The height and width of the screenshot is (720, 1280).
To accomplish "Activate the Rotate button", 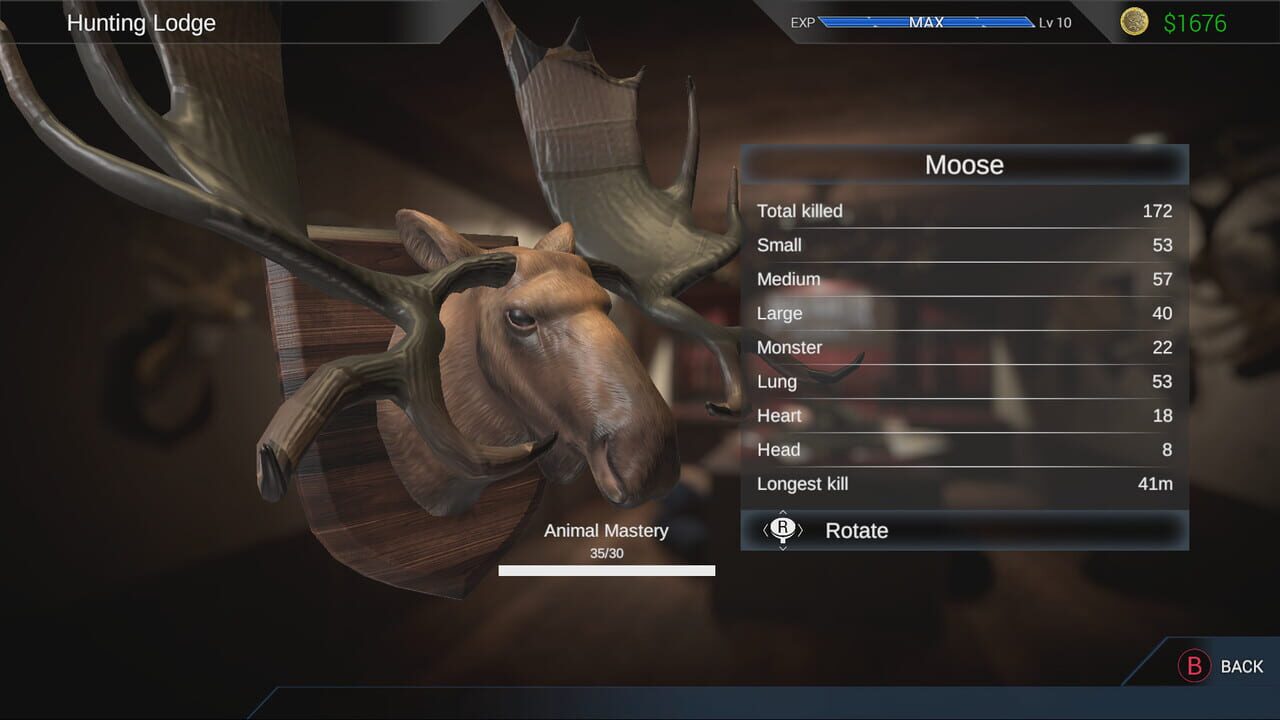I will pos(857,531).
